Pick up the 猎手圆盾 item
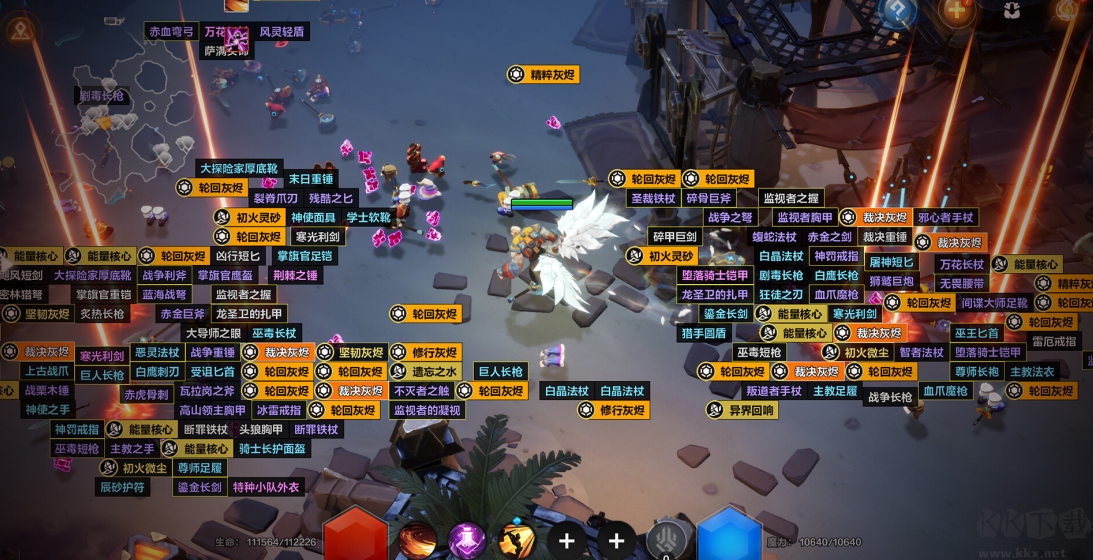The width and height of the screenshot is (1093, 560). point(703,333)
